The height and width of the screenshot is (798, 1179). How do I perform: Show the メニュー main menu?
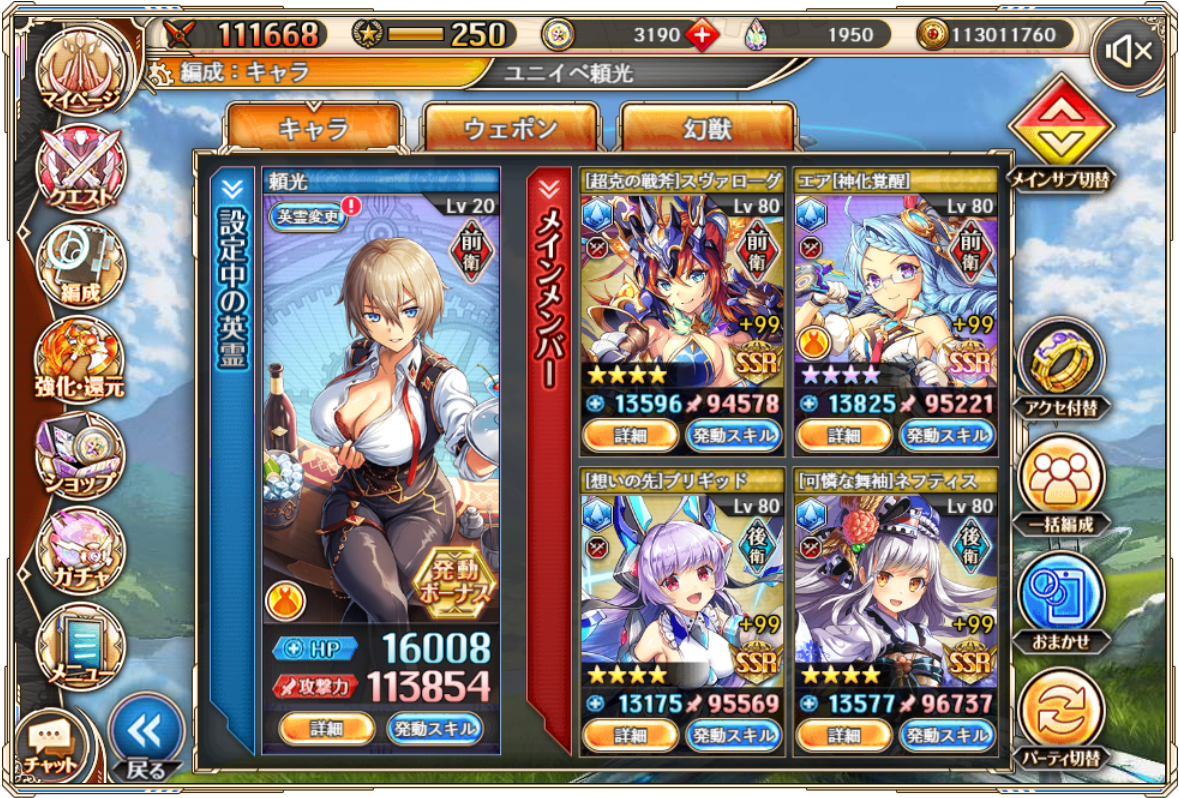click(x=80, y=645)
